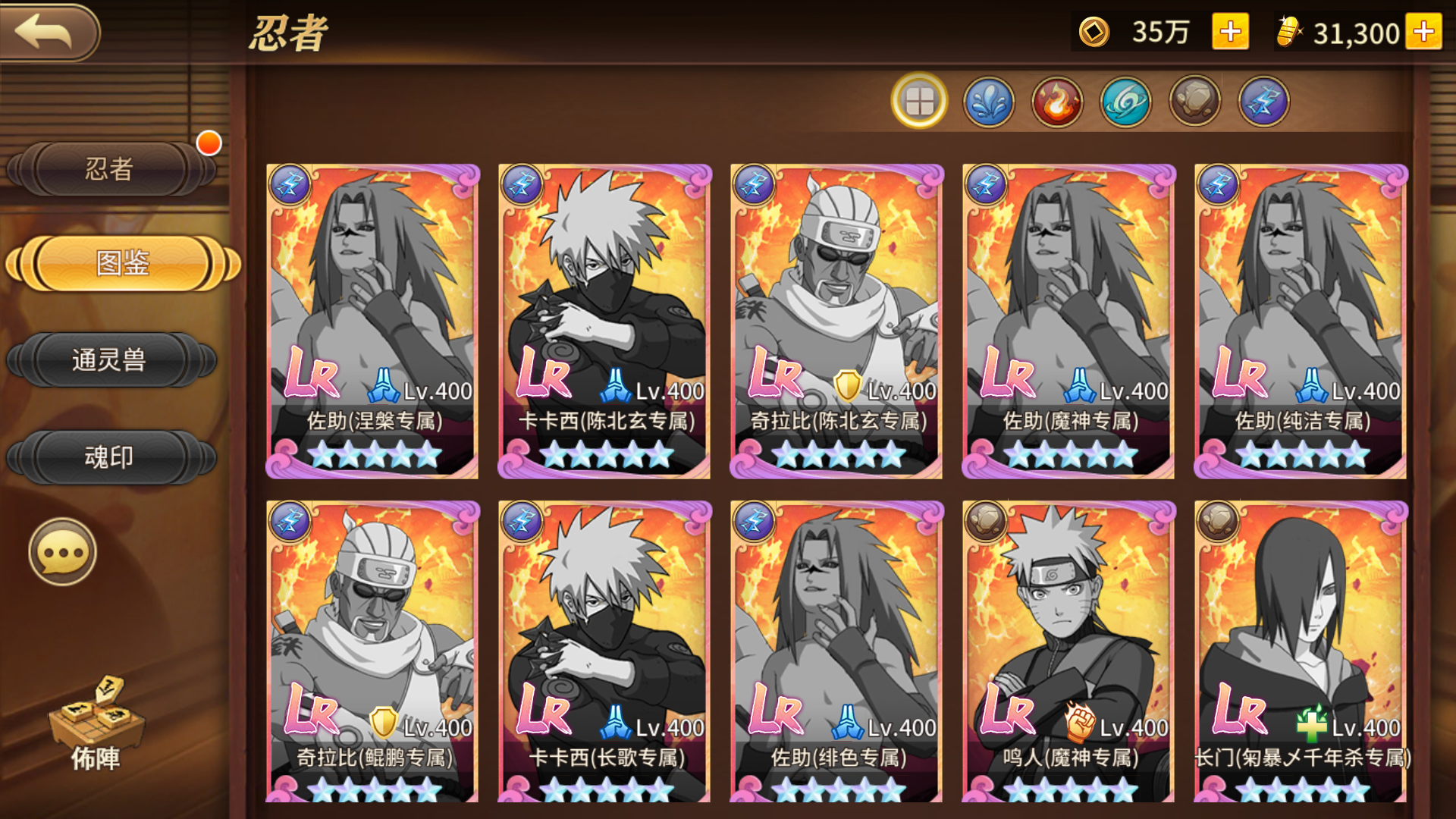Viewport: 1456px width, 819px height.
Task: Select the 魂印 tab
Action: coord(110,457)
